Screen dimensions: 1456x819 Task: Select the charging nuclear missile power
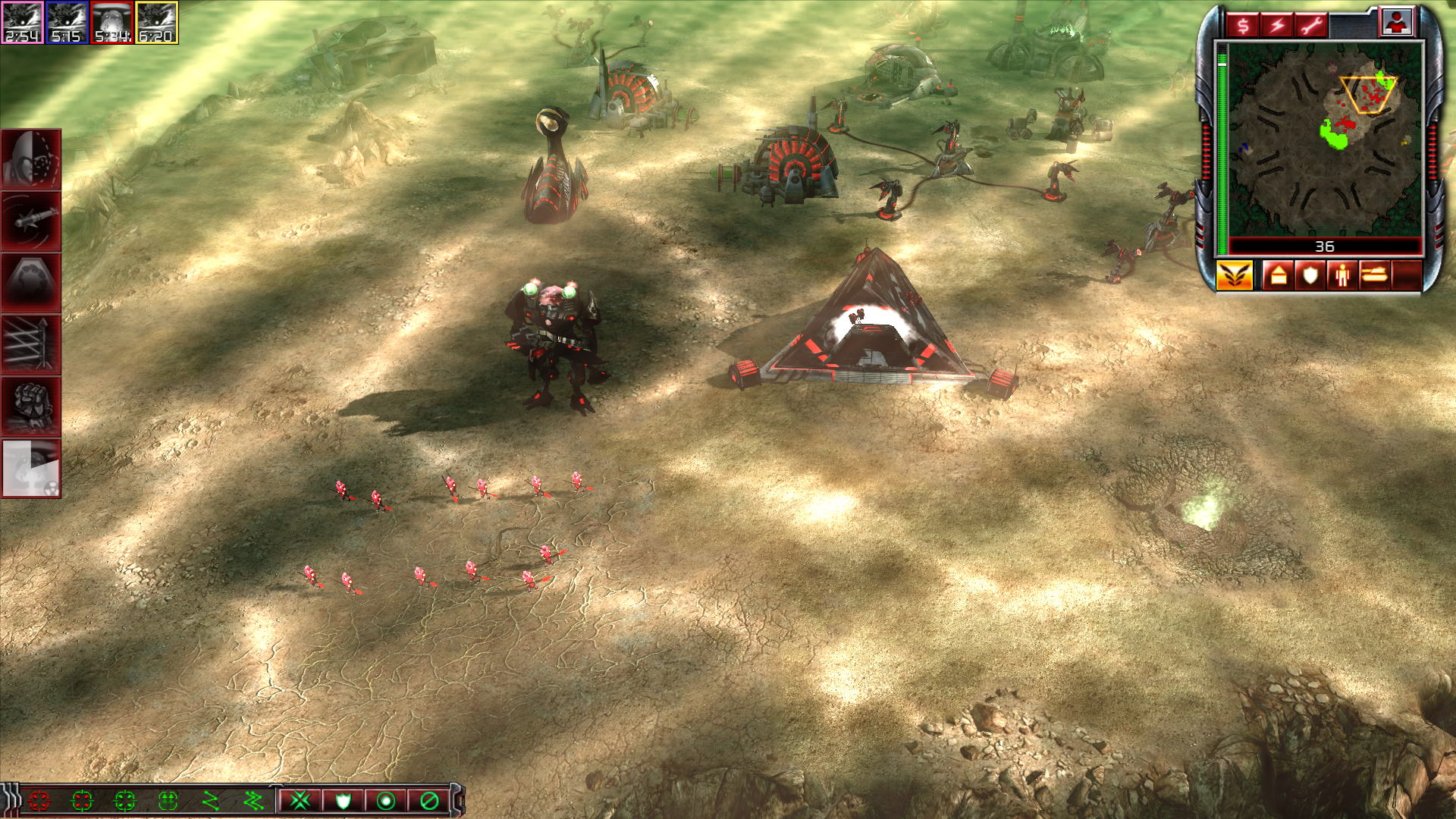(x=31, y=469)
